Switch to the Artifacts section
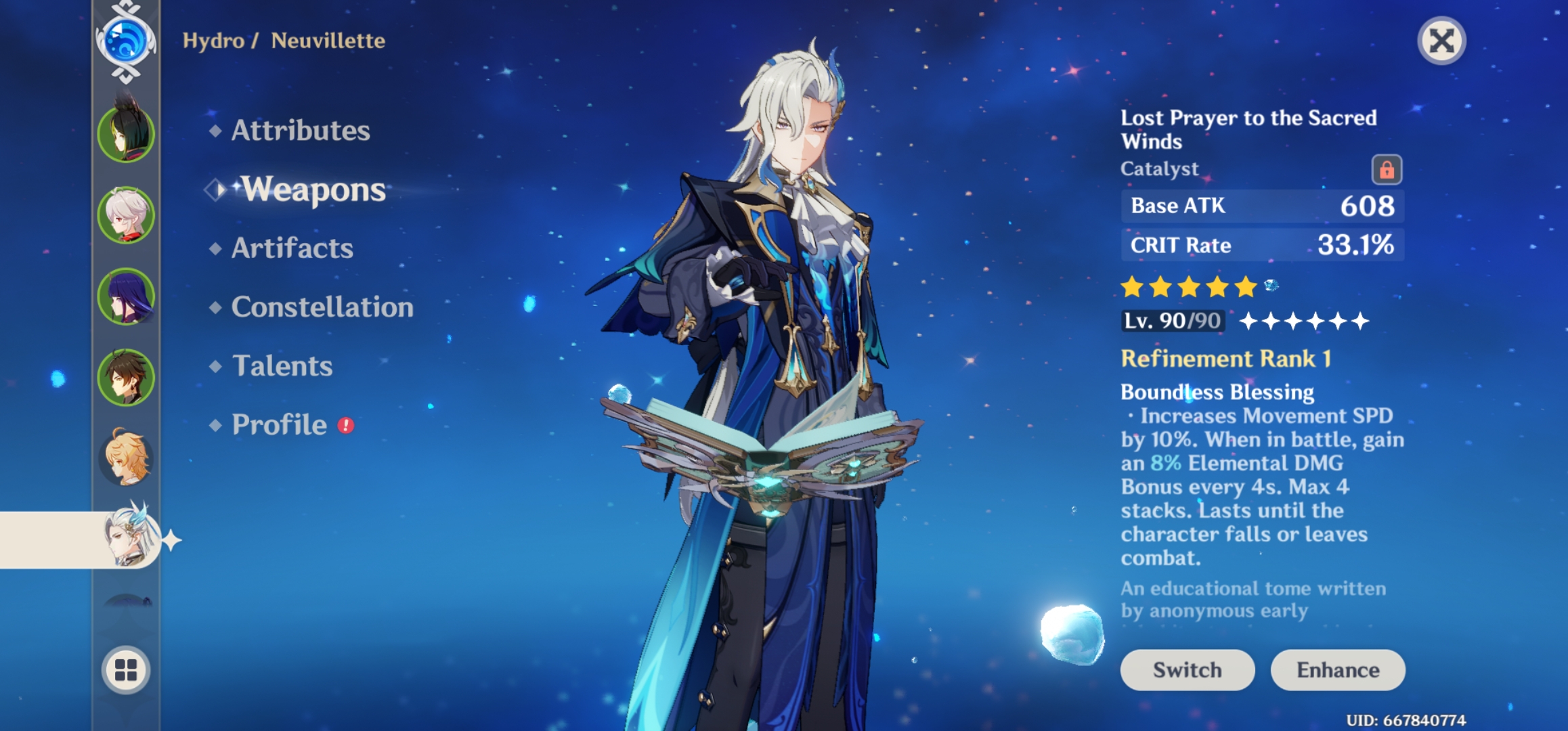This screenshot has width=1568, height=731. (x=291, y=248)
